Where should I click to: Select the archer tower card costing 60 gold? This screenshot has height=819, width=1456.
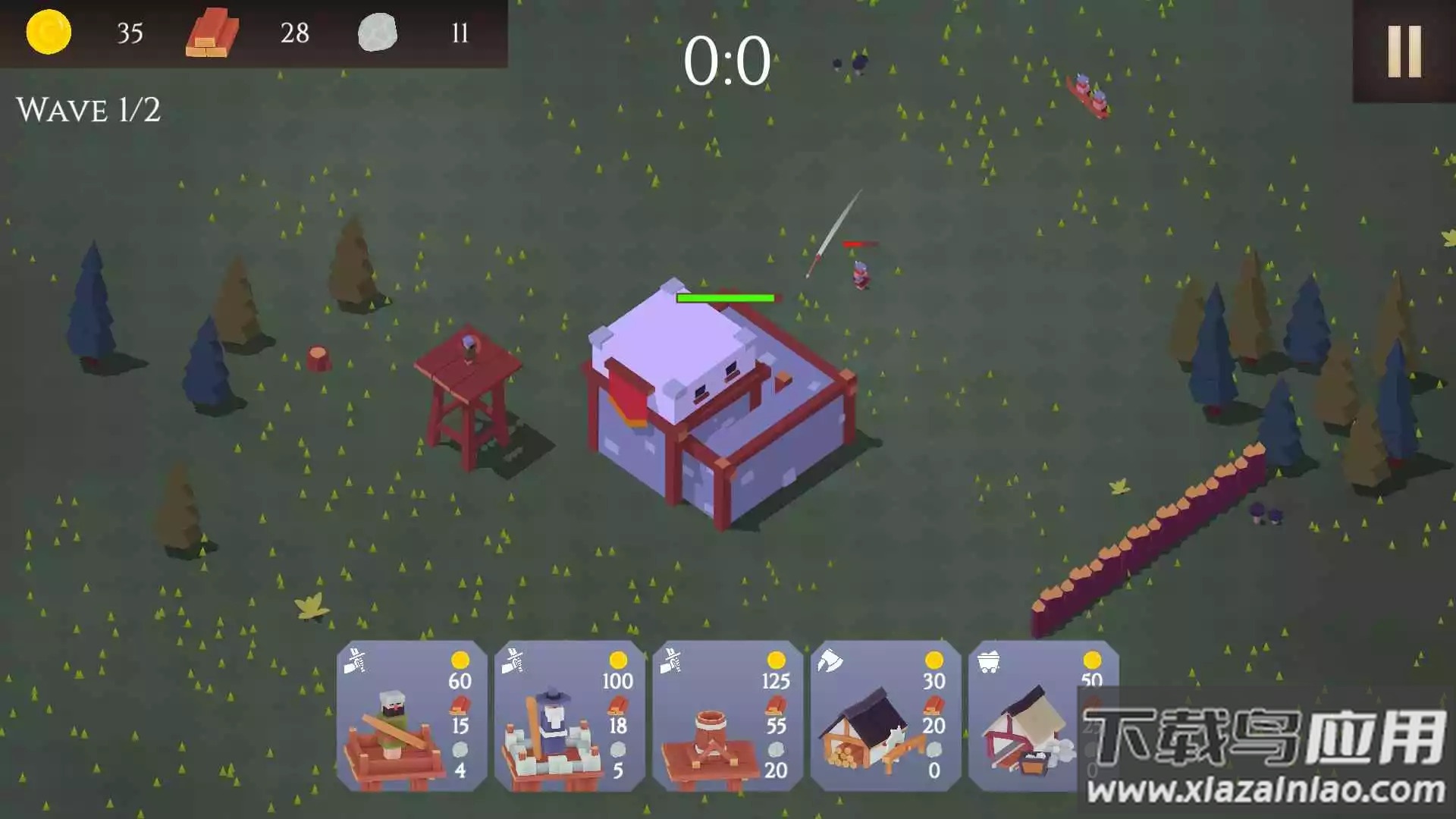pos(412,717)
